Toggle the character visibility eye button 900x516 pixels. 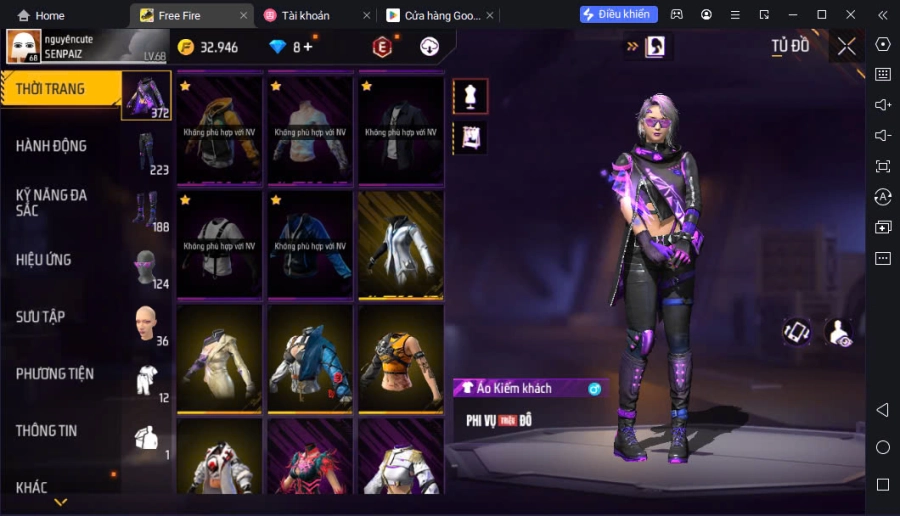coord(839,333)
